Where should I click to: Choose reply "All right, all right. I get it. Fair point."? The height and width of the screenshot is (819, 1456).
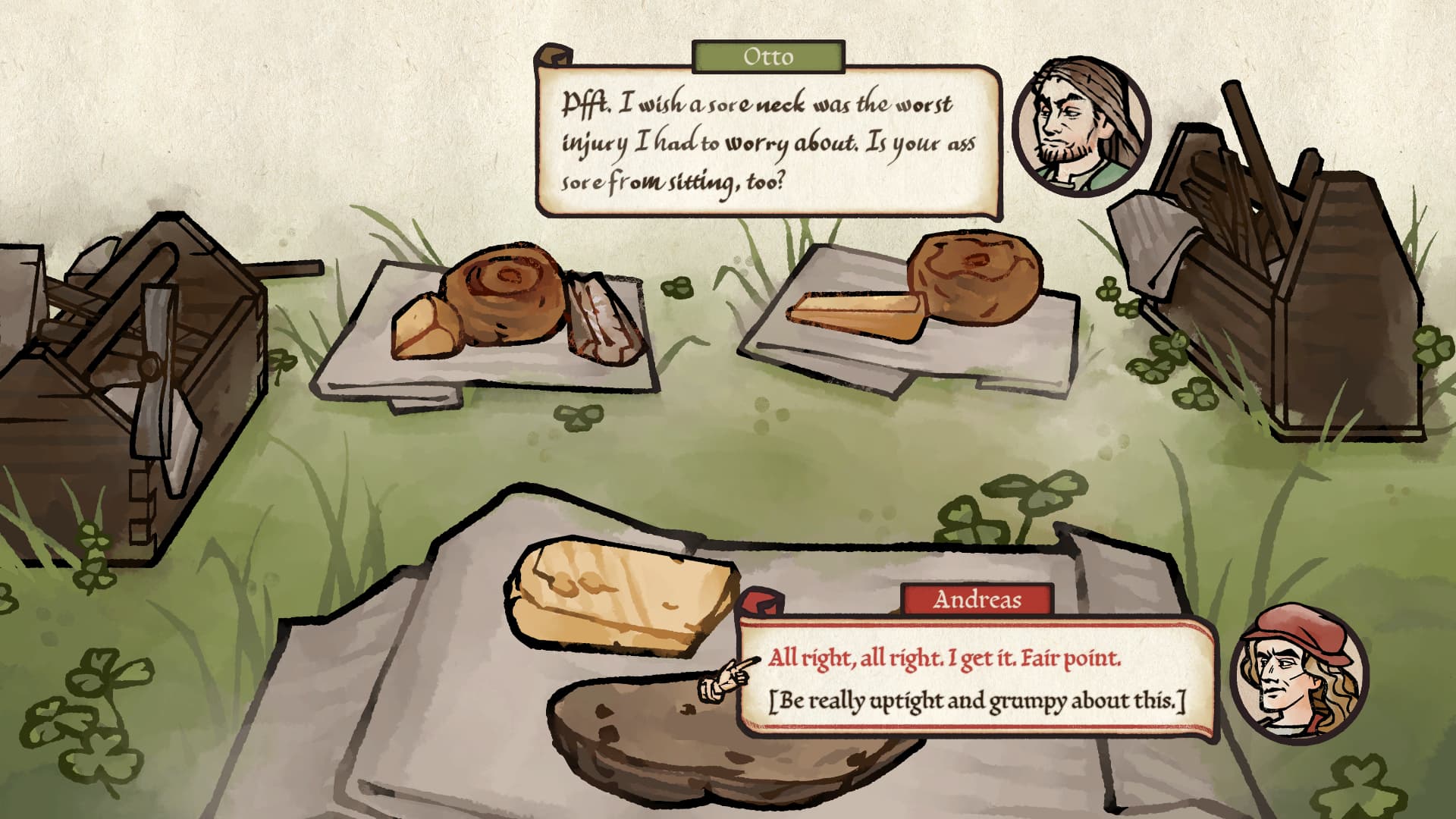[x=943, y=657]
